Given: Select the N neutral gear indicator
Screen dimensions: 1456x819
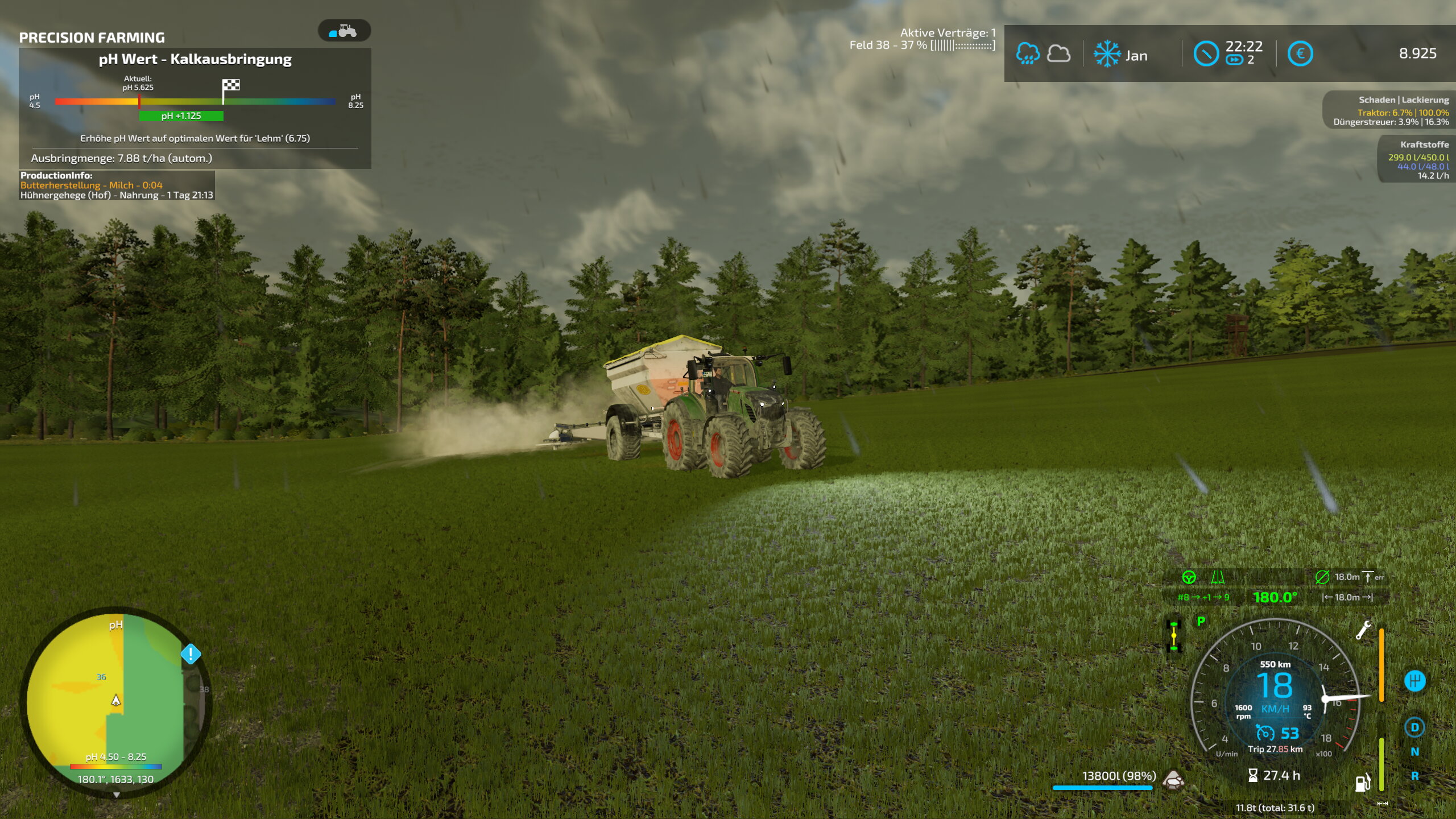Looking at the screenshot, I should point(1414,752).
